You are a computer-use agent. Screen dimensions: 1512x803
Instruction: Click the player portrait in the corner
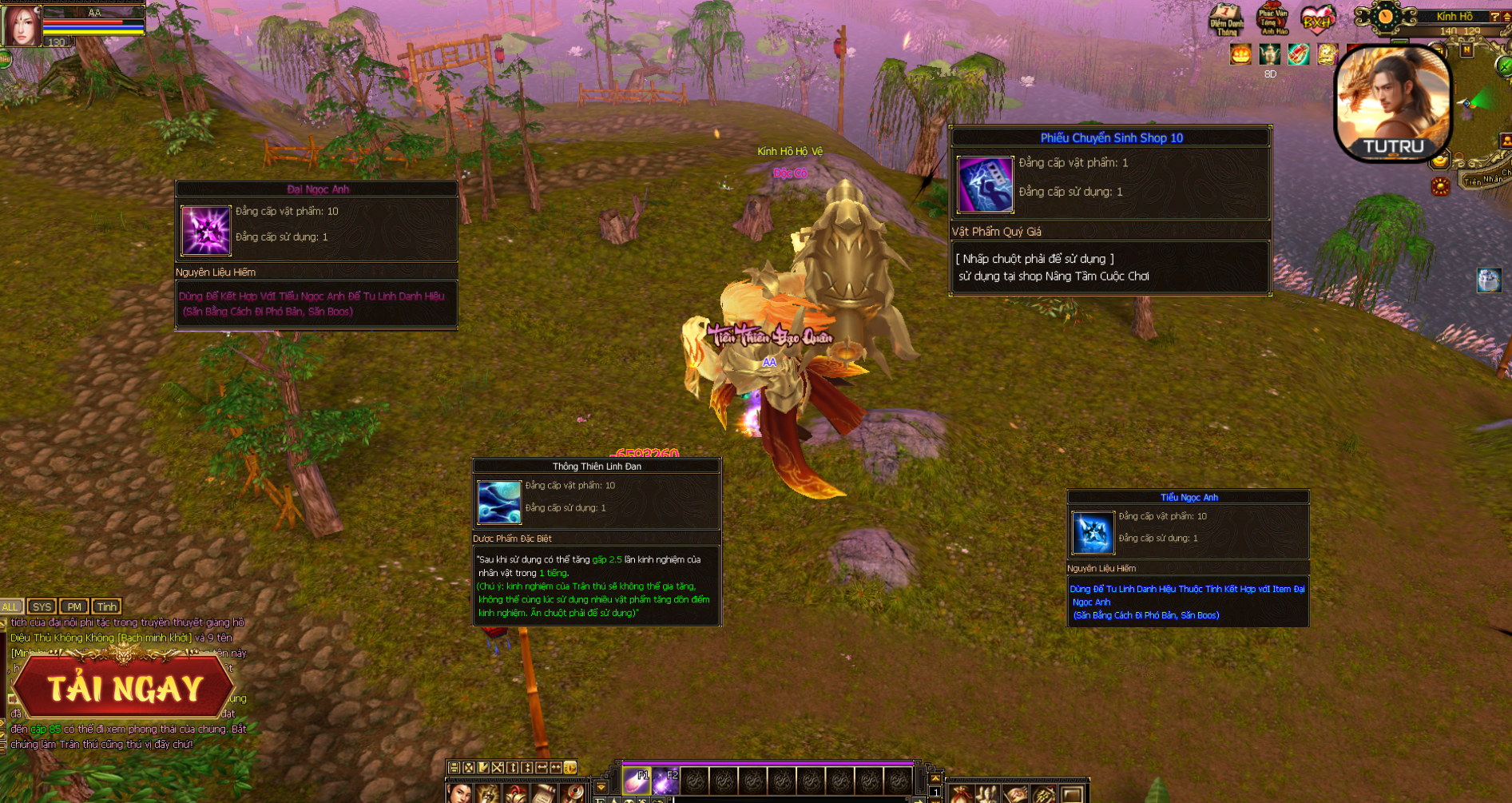(21, 24)
